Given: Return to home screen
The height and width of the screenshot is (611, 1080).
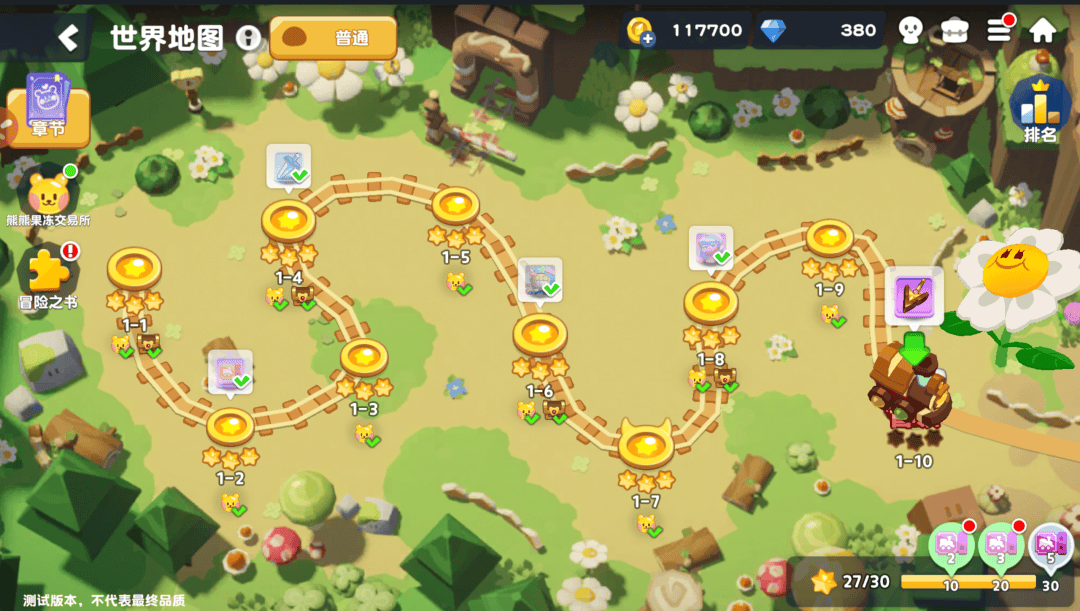Looking at the screenshot, I should click(x=1043, y=30).
